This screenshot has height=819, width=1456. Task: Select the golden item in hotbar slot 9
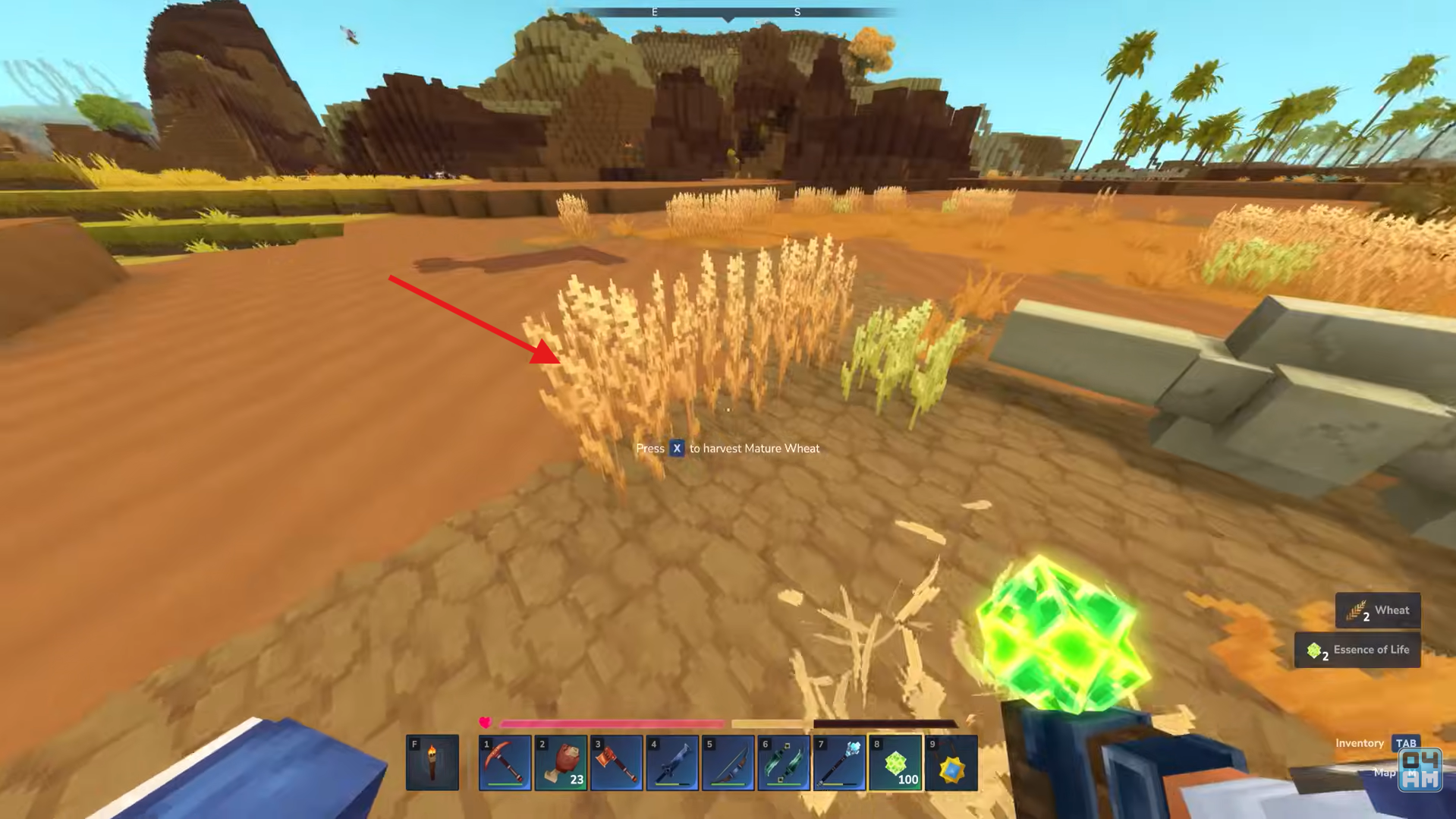(950, 762)
